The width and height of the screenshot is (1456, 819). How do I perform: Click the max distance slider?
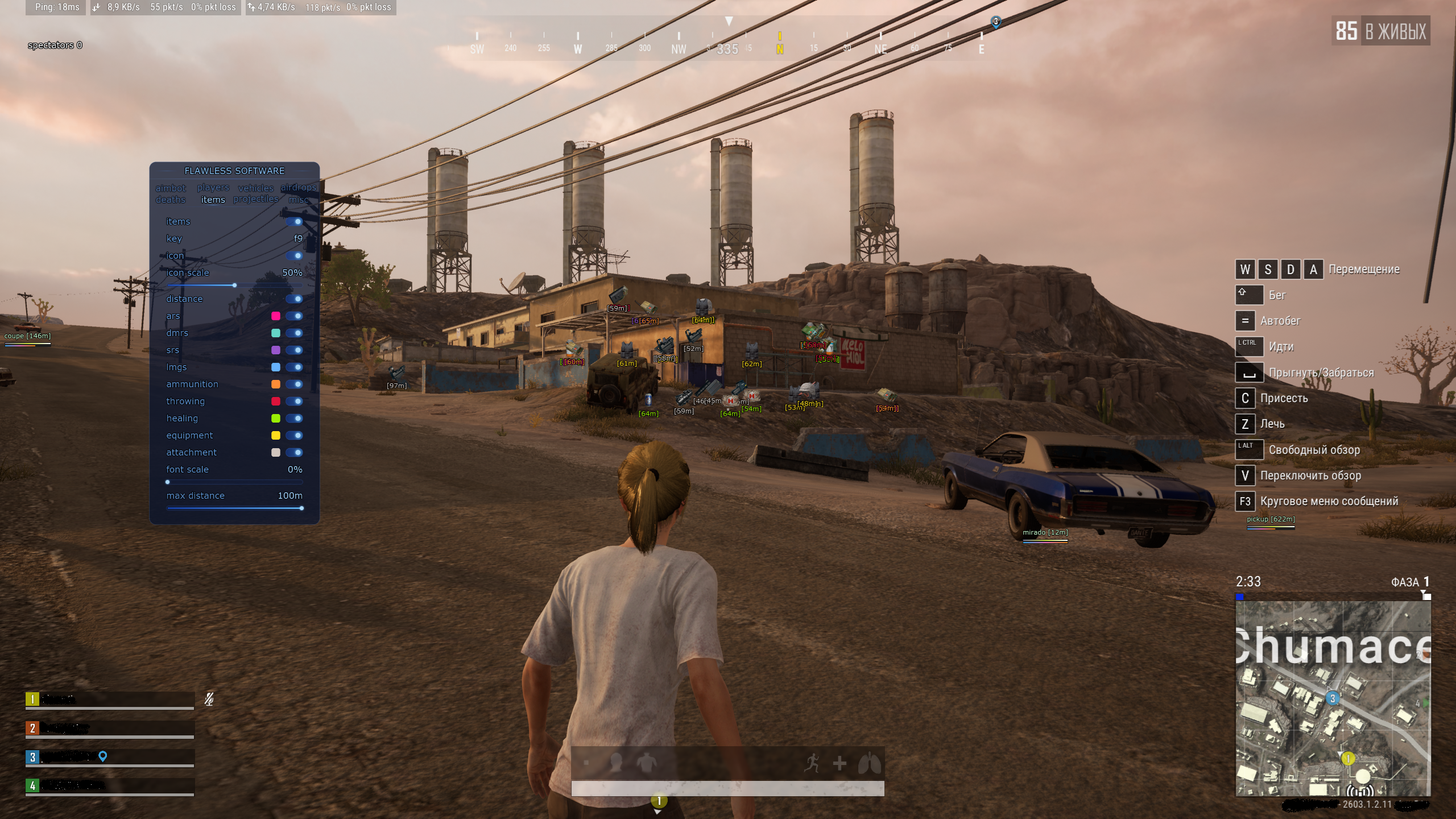[x=234, y=508]
